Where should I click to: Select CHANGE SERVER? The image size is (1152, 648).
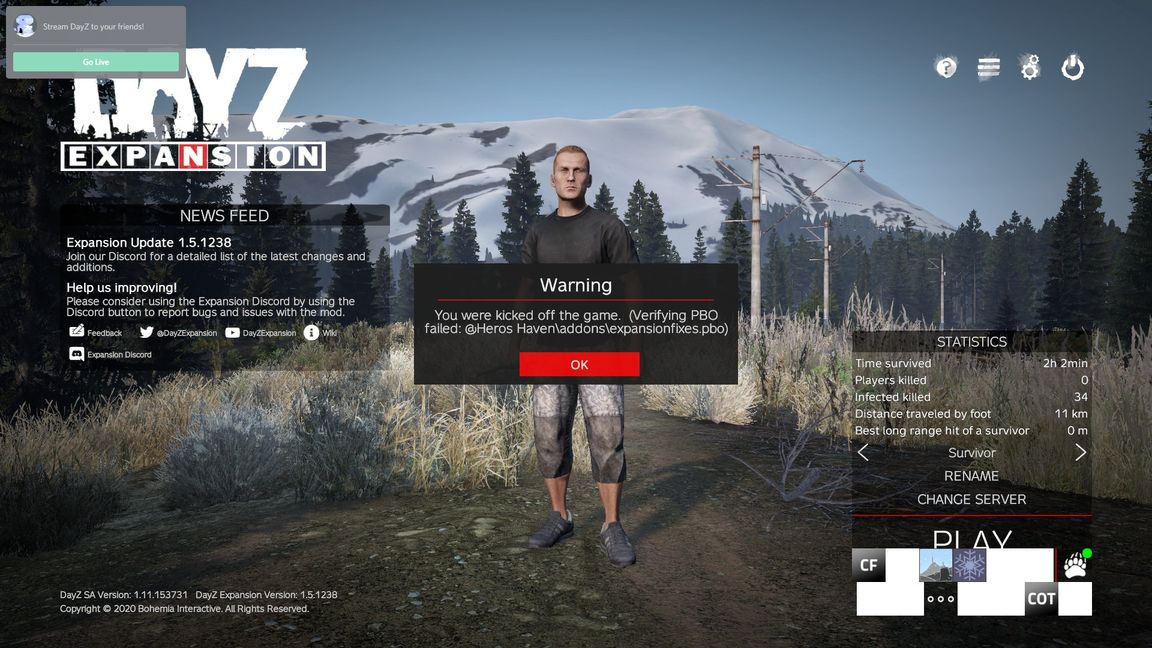click(x=971, y=499)
